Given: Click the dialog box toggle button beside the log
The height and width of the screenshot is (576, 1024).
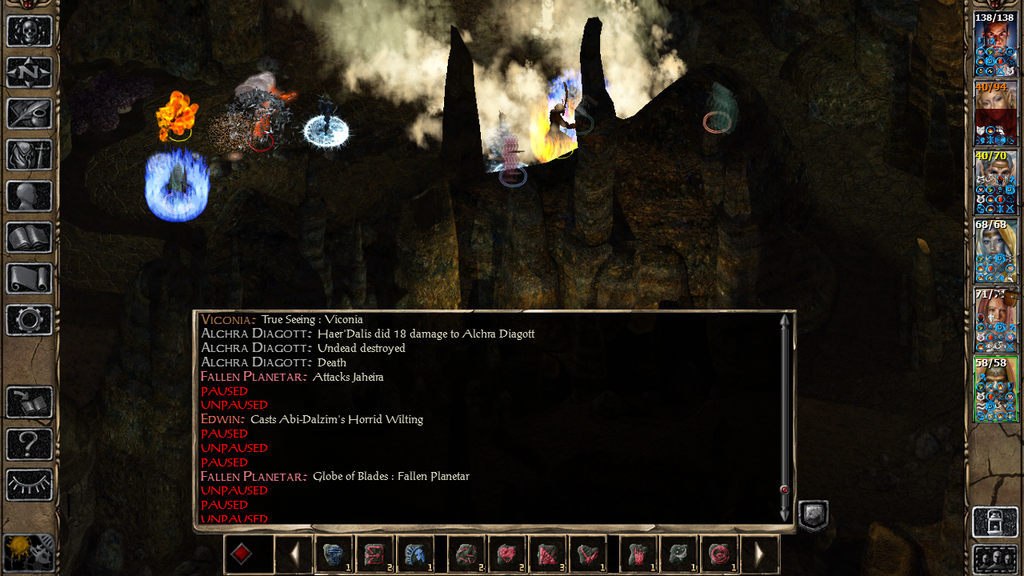Looking at the screenshot, I should pos(812,515).
